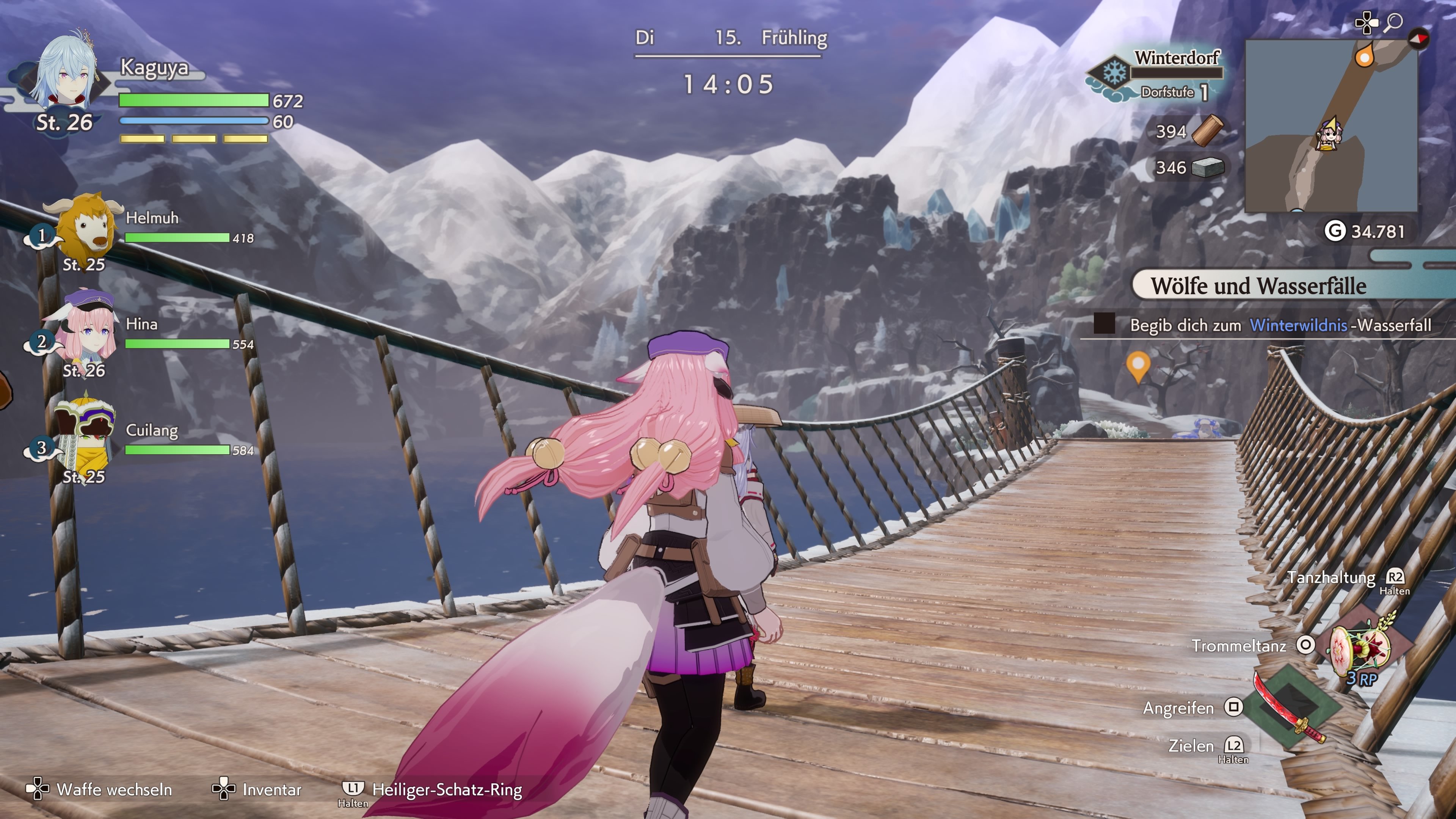Show the wood resource counter icon
The image size is (1456, 819).
pos(1207,130)
